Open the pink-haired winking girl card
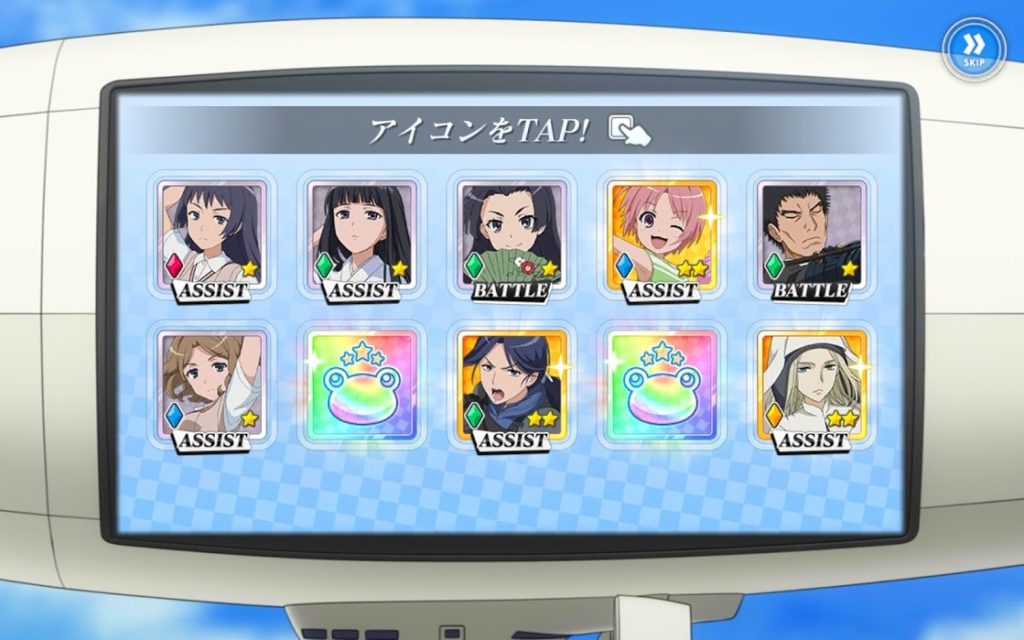The image size is (1024, 640). [x=661, y=238]
